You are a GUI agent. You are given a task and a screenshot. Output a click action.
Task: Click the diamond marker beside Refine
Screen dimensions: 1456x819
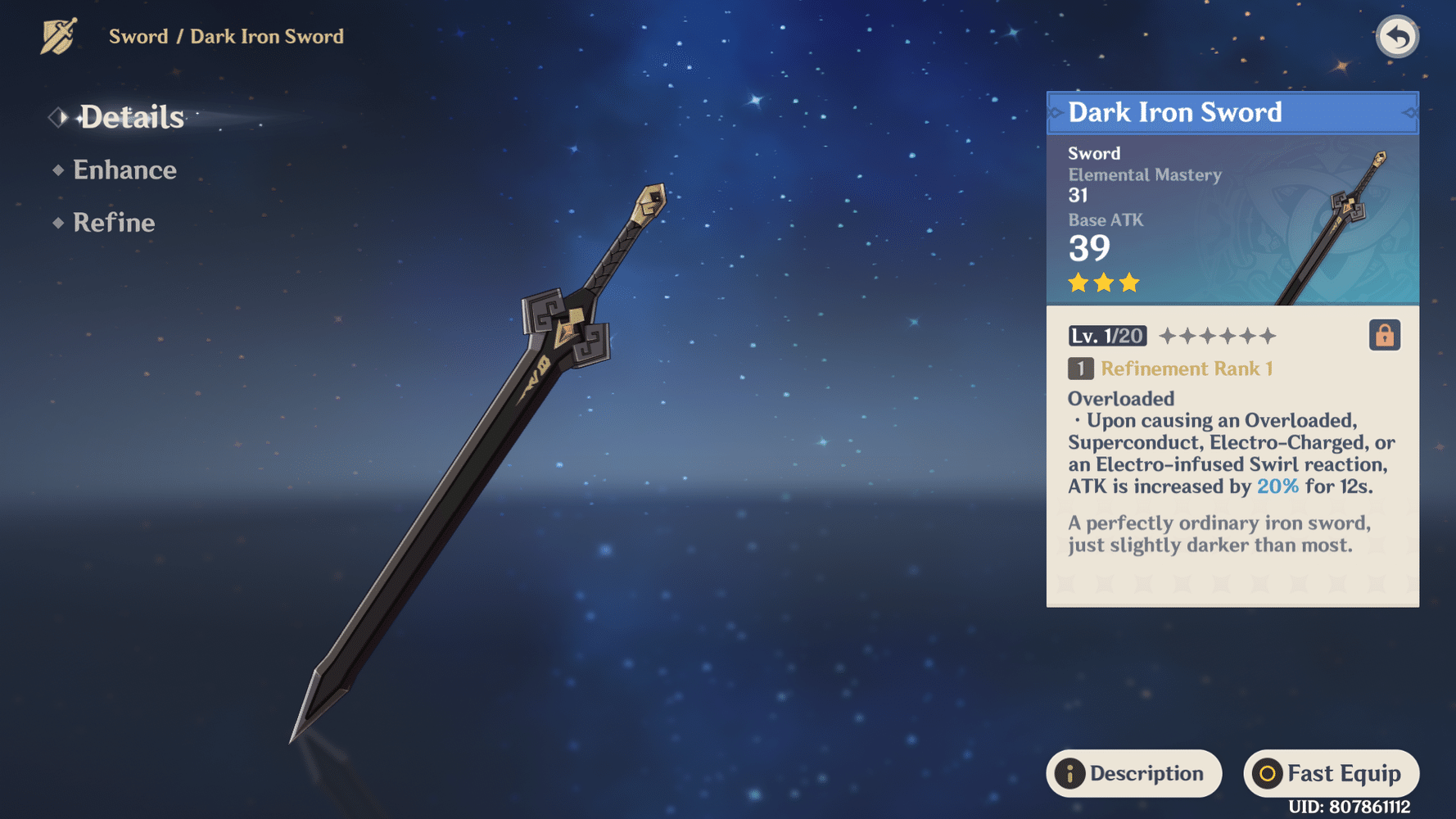(57, 222)
